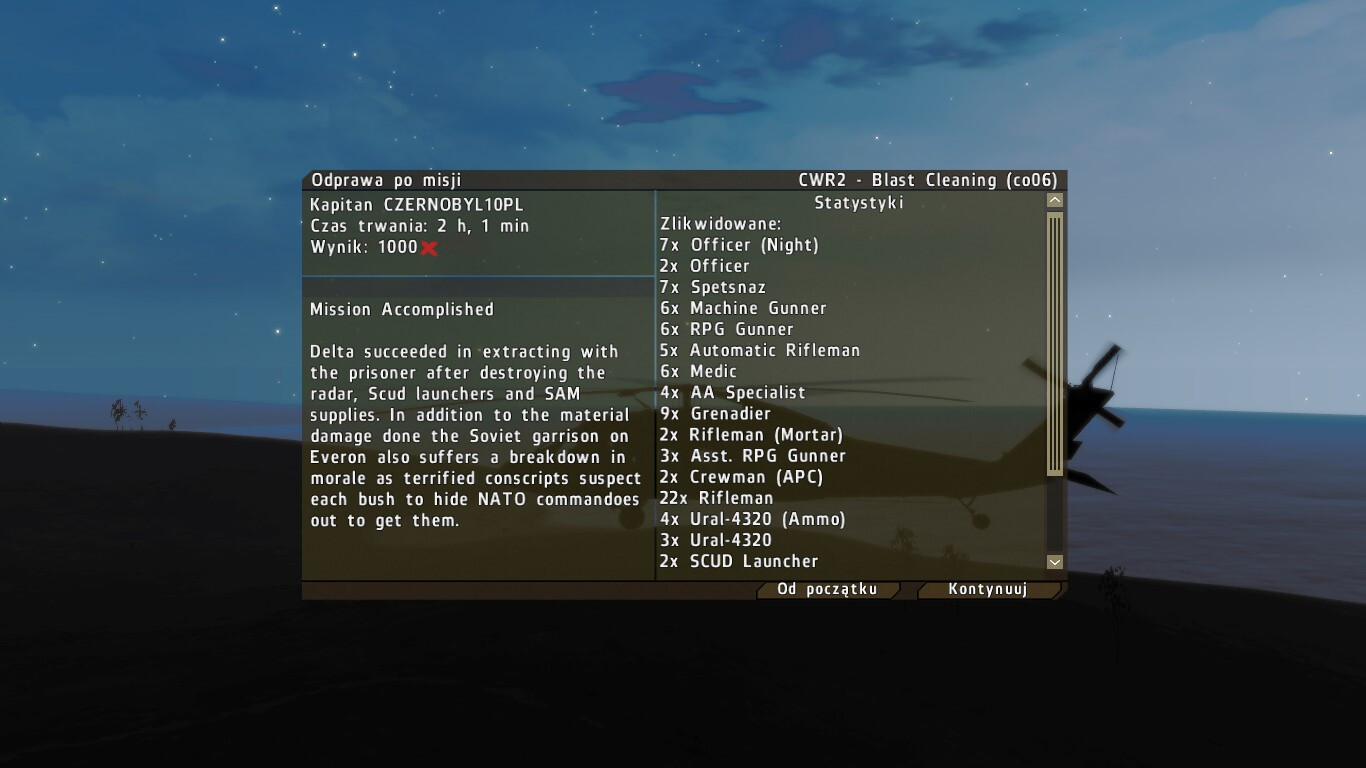Viewport: 1366px width, 768px height.
Task: Click the statistics scroll-down arrow
Action: pos(1054,562)
